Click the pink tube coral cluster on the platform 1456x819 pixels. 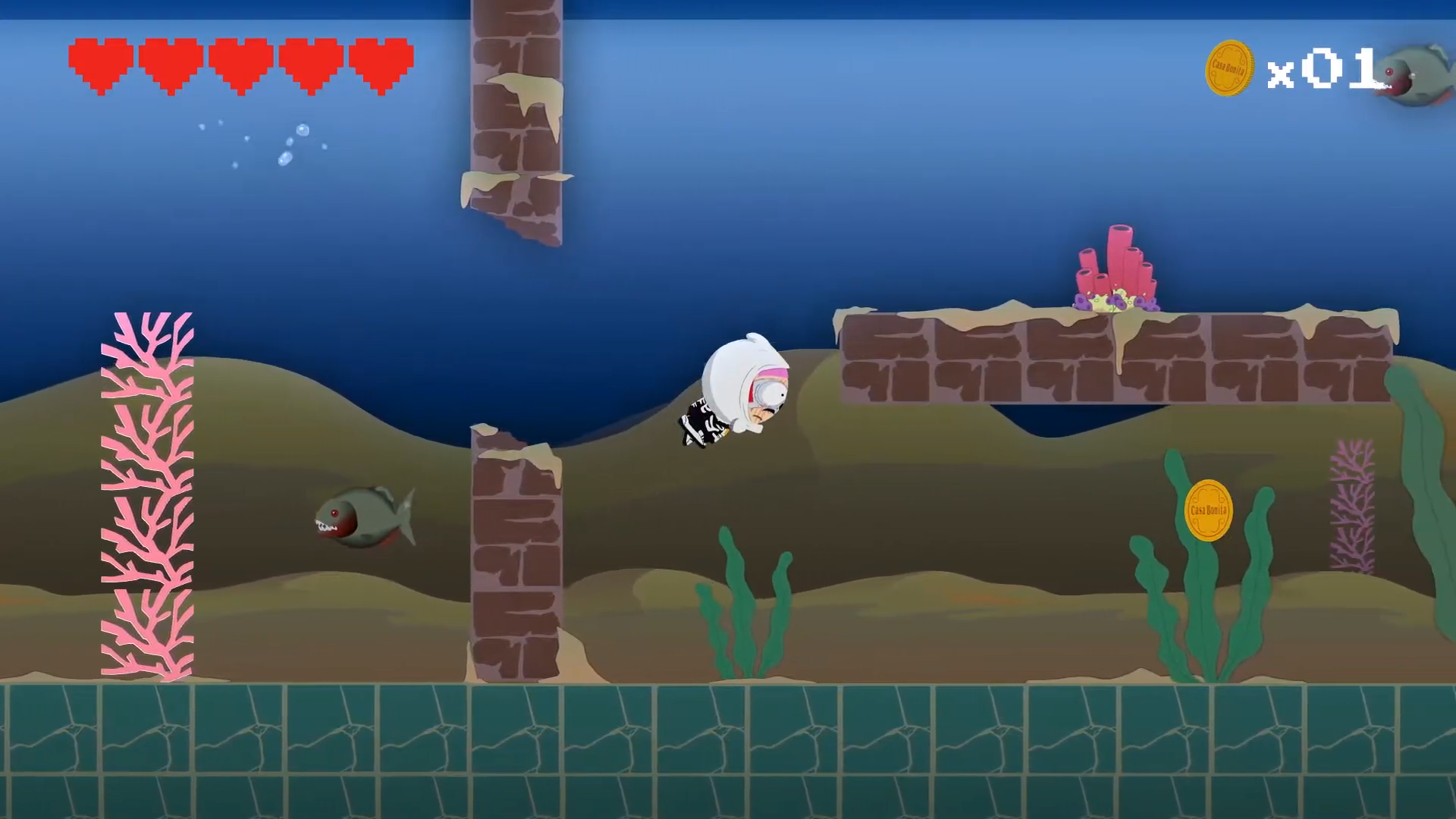pyautogui.click(x=1115, y=265)
